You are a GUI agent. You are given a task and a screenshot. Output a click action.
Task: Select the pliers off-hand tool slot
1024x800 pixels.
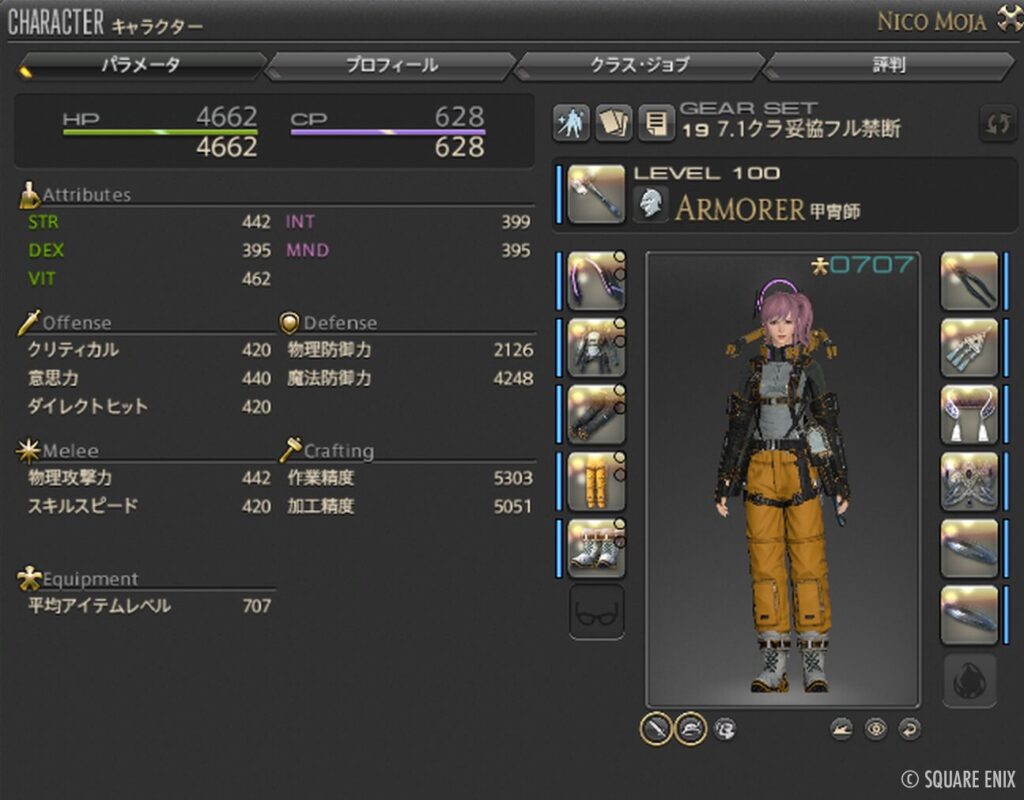pos(969,281)
